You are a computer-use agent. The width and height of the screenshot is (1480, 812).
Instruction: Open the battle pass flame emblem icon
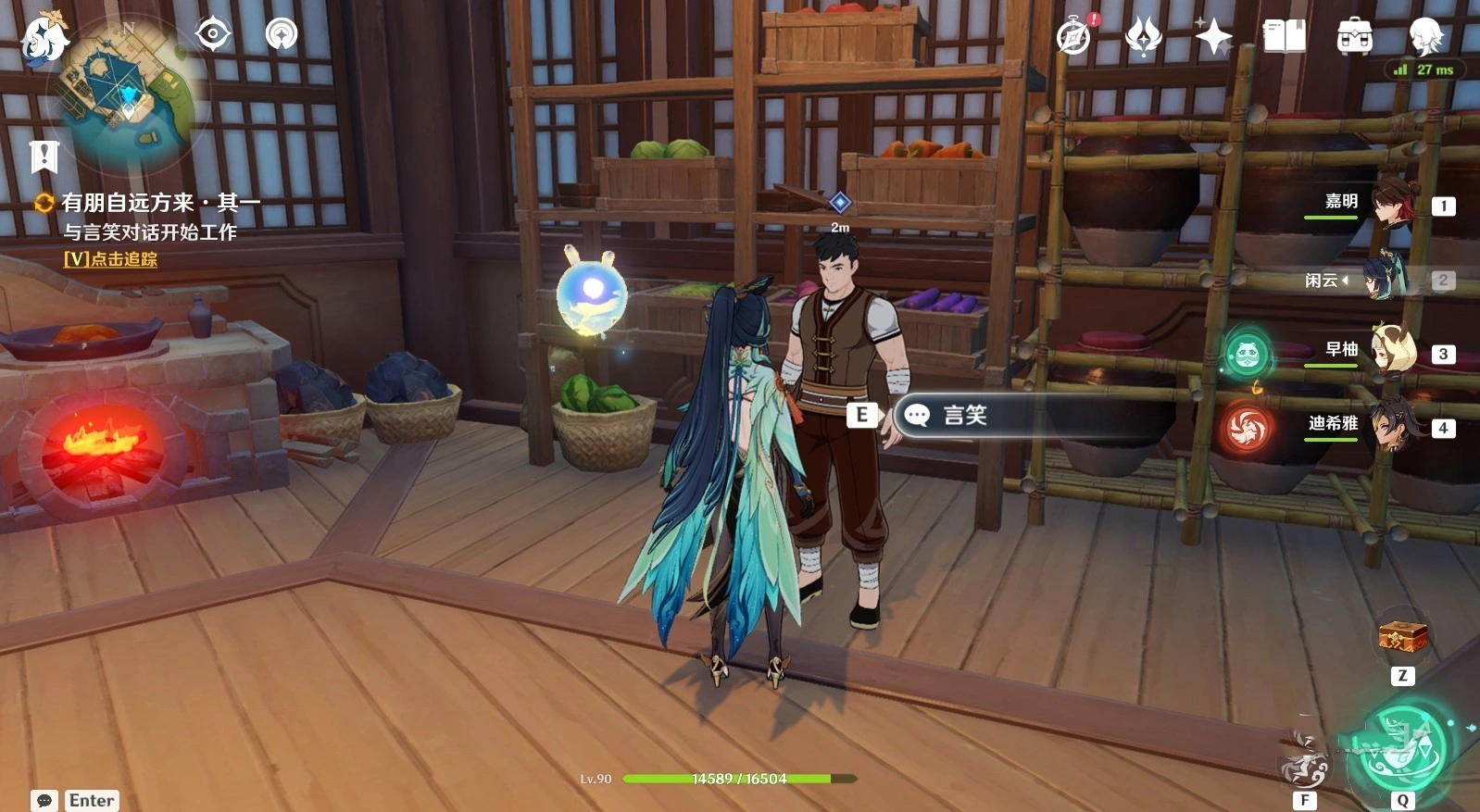coord(1144,37)
